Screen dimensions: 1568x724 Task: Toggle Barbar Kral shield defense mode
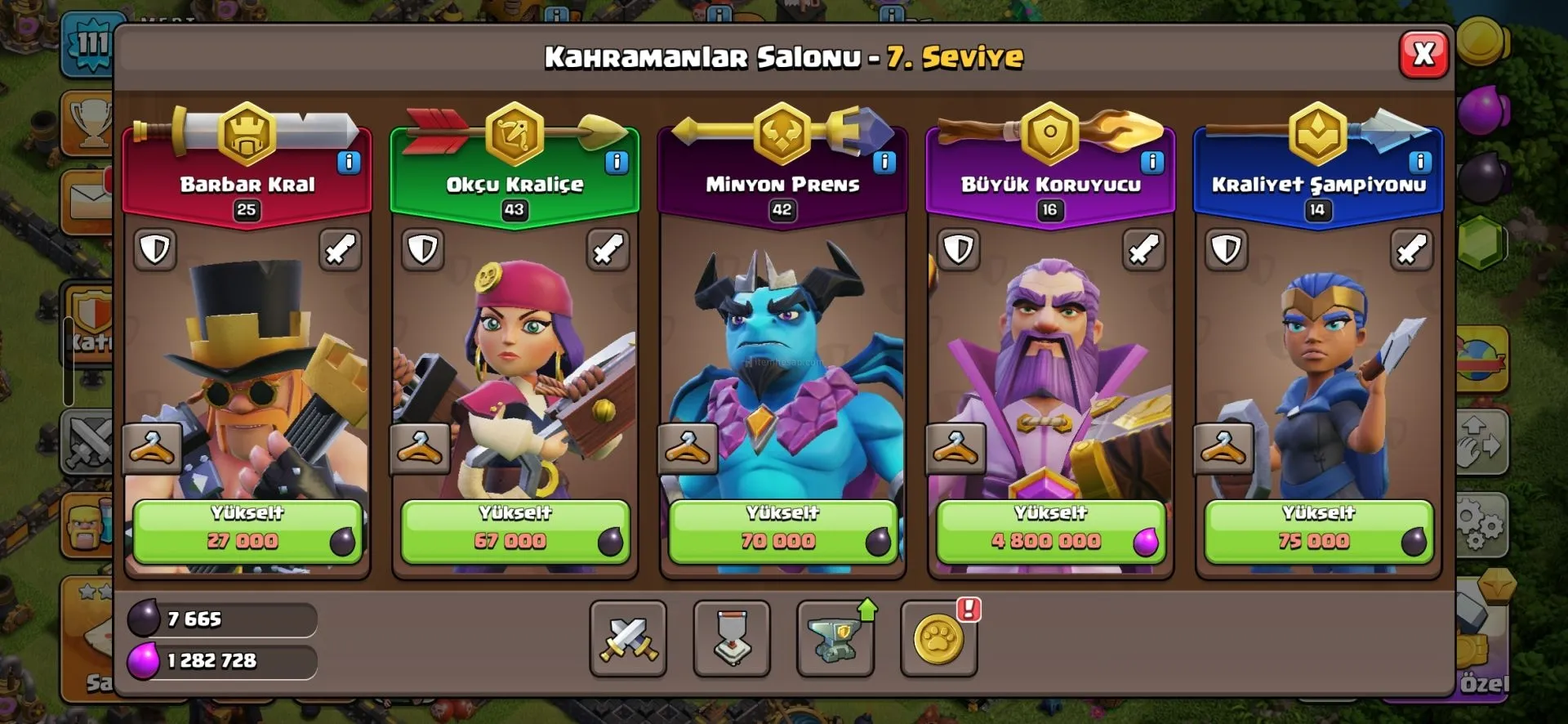coord(155,249)
